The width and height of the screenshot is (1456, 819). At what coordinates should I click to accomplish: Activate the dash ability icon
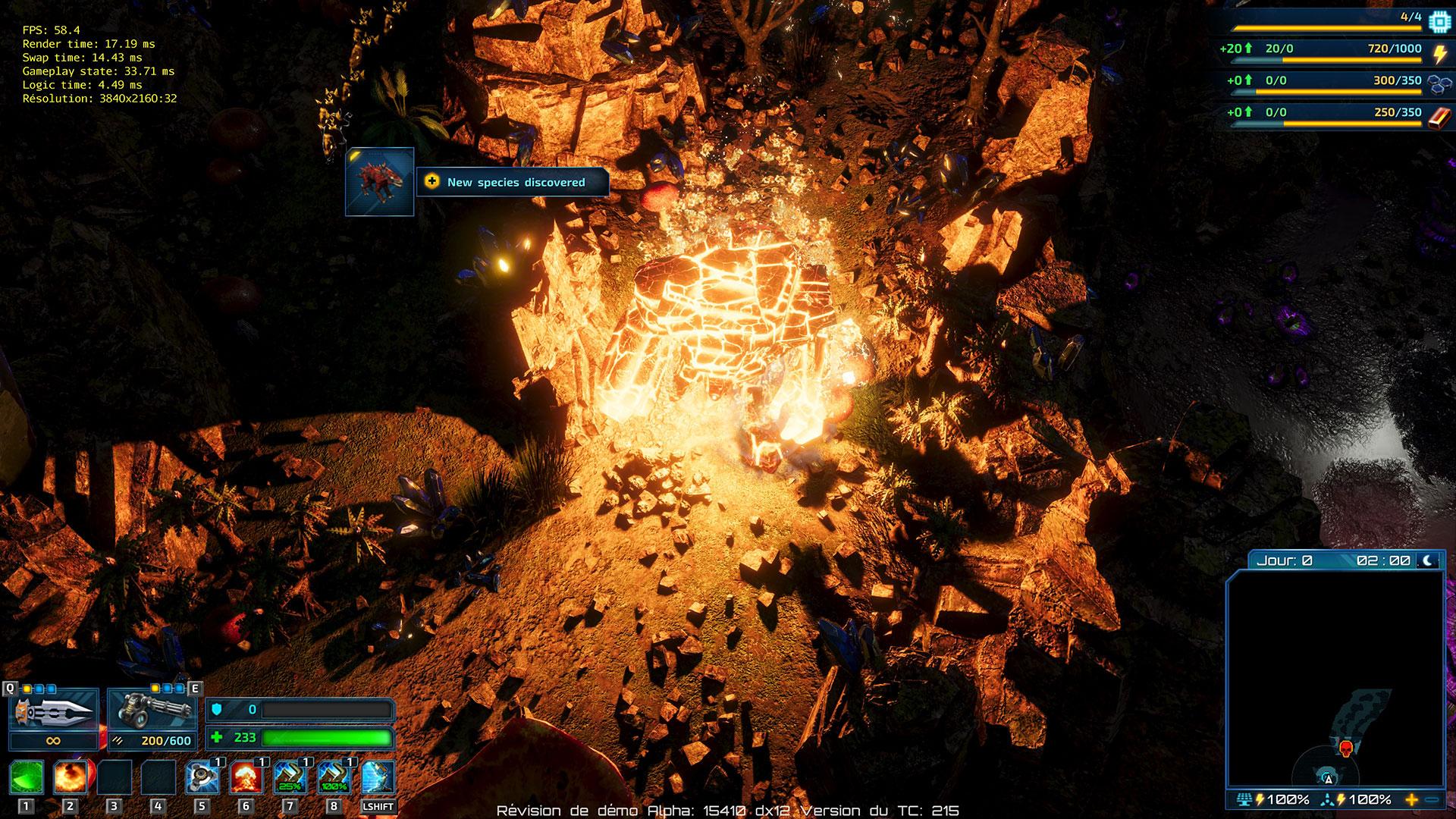click(378, 777)
